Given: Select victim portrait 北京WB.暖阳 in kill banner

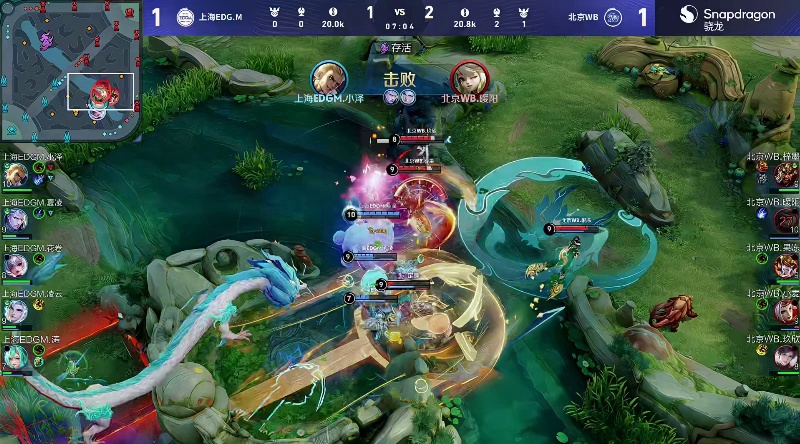Looking at the screenshot, I should point(467,77).
